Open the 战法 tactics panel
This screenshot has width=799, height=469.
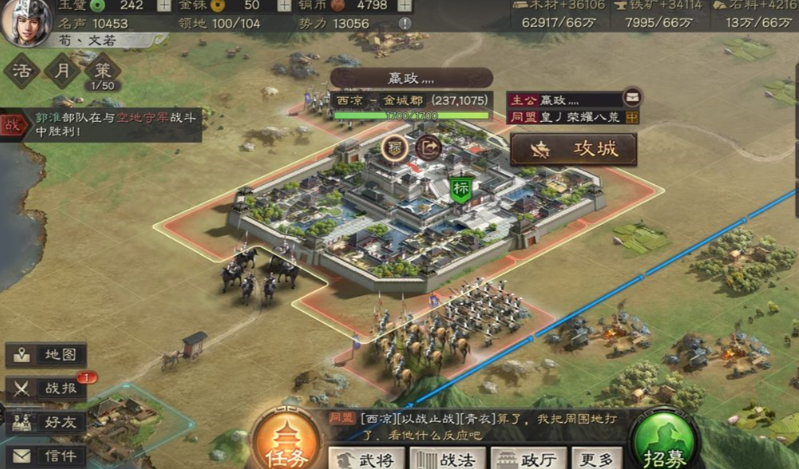tap(446, 457)
